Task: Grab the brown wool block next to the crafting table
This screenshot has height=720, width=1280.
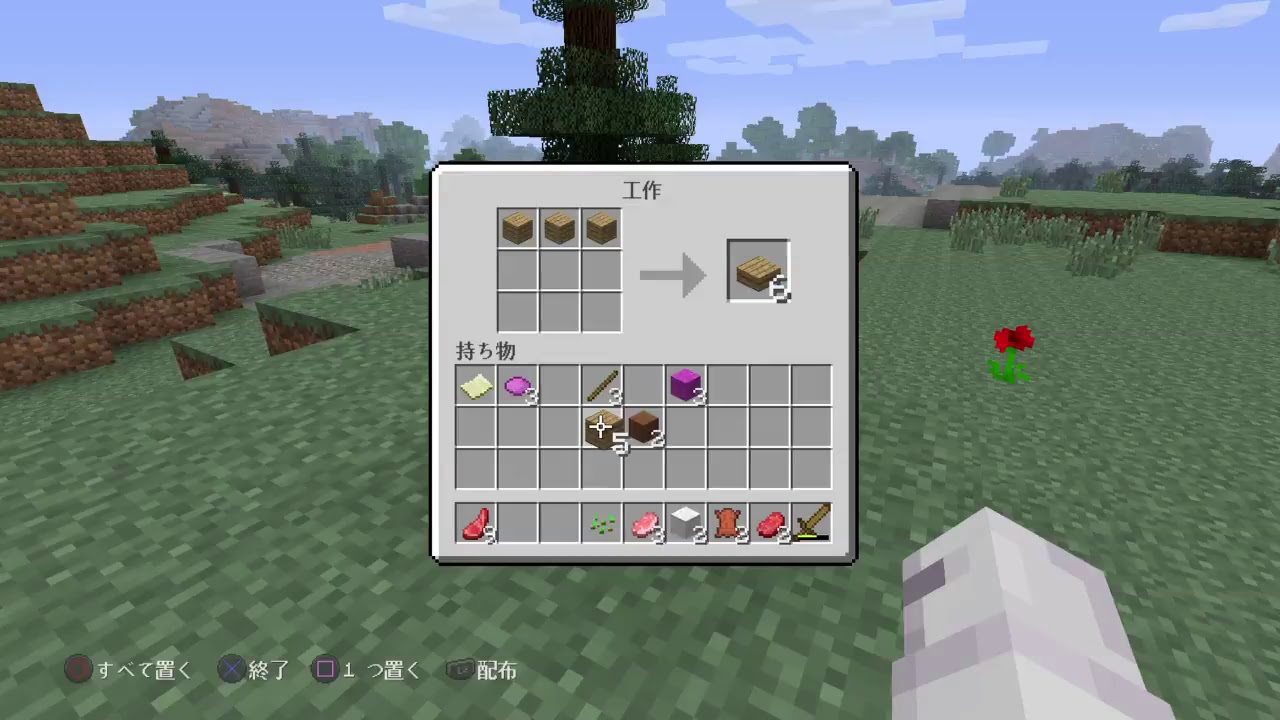Action: tap(643, 428)
